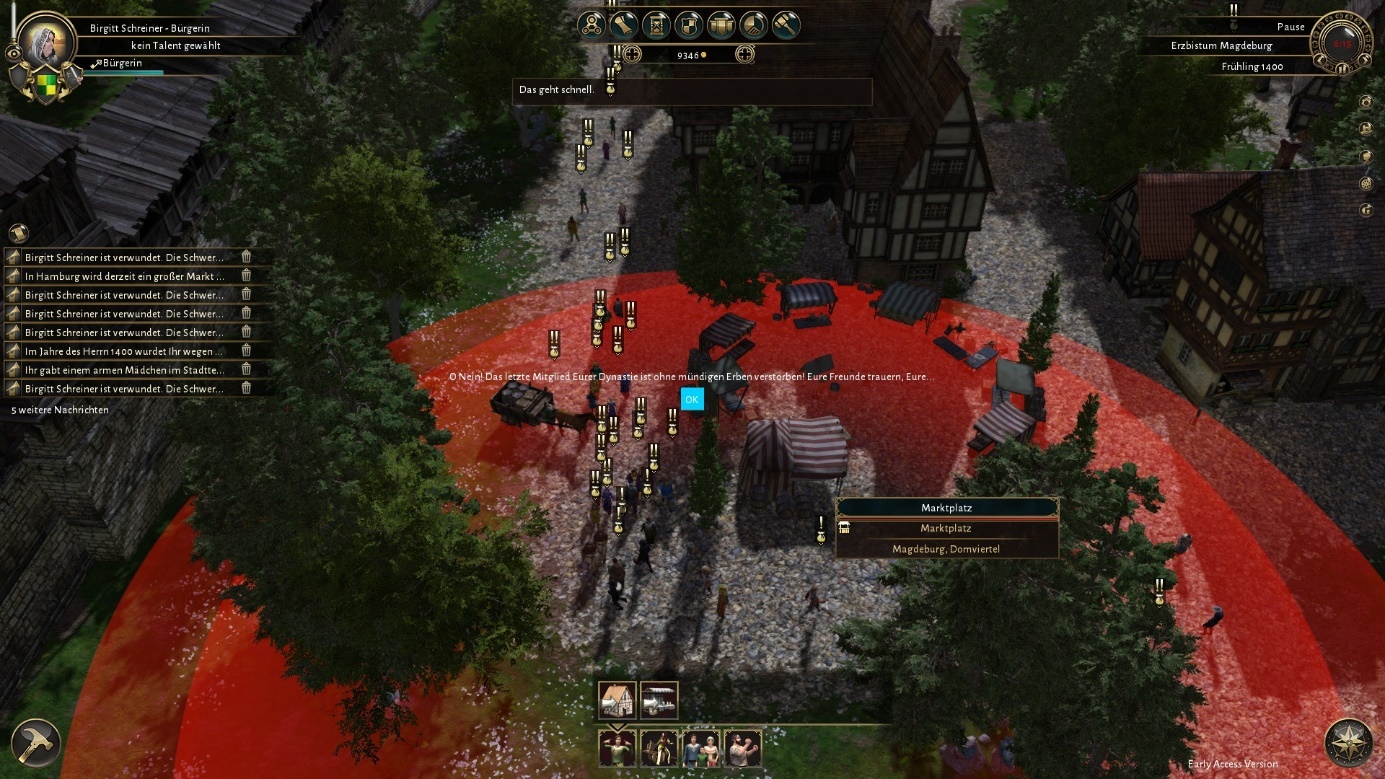Expand the 5 further messages list
The image size is (1385, 779).
[x=60, y=410]
